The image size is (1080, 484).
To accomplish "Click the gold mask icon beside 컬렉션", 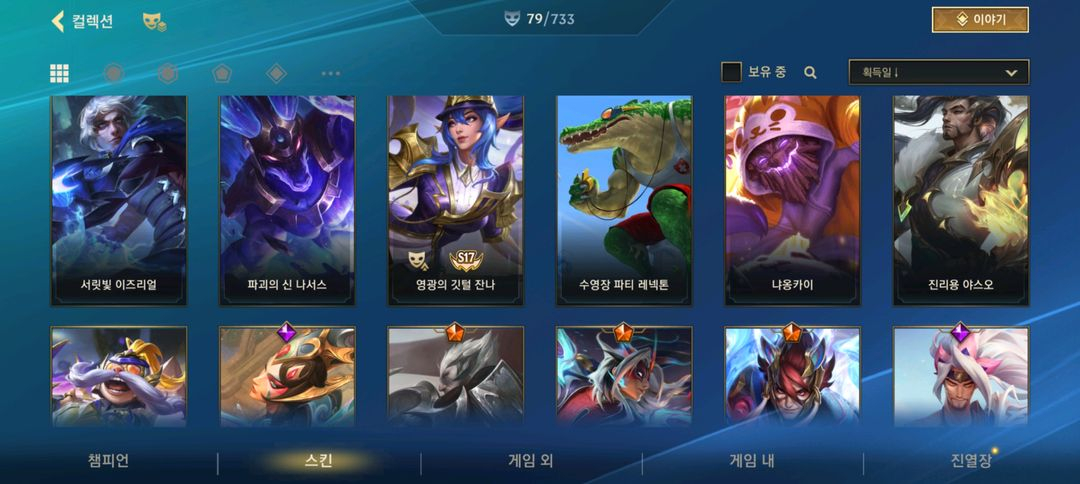I will tap(154, 21).
